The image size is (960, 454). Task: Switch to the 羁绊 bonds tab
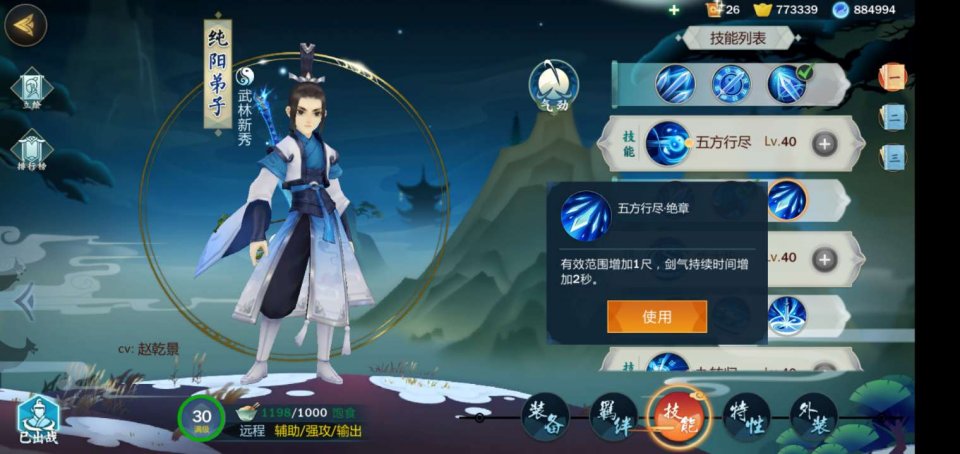pos(613,416)
